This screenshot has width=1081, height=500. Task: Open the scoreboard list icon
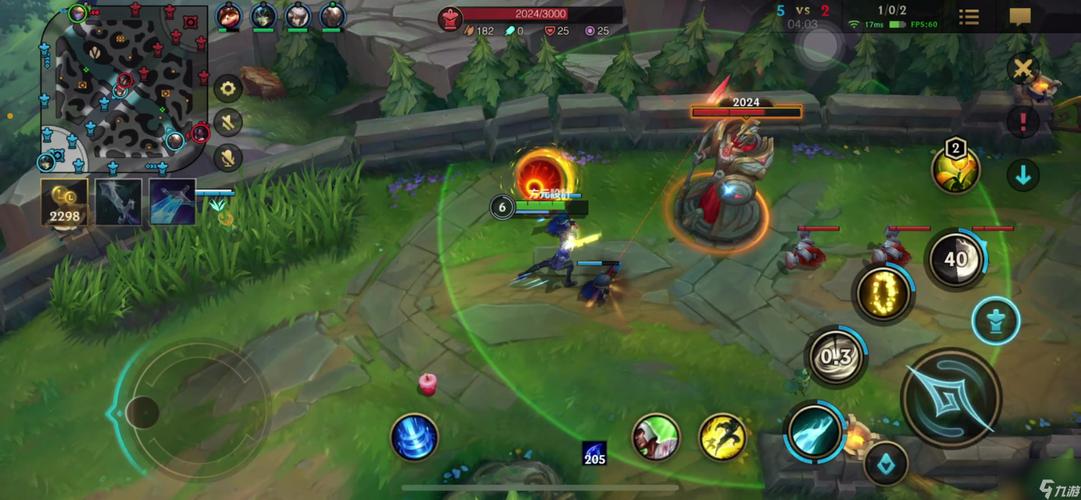tap(968, 17)
